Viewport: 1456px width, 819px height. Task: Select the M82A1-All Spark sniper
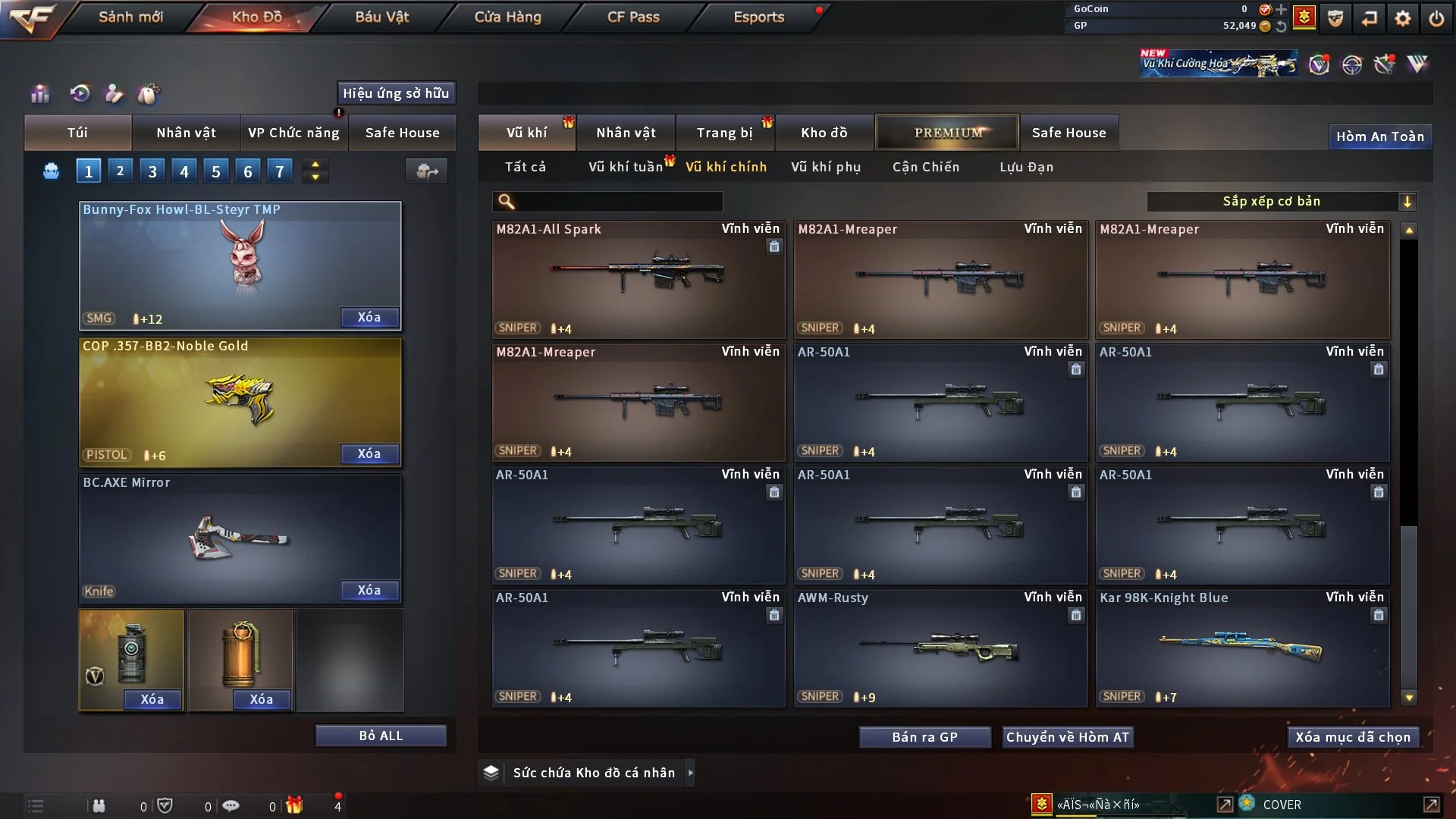point(638,279)
